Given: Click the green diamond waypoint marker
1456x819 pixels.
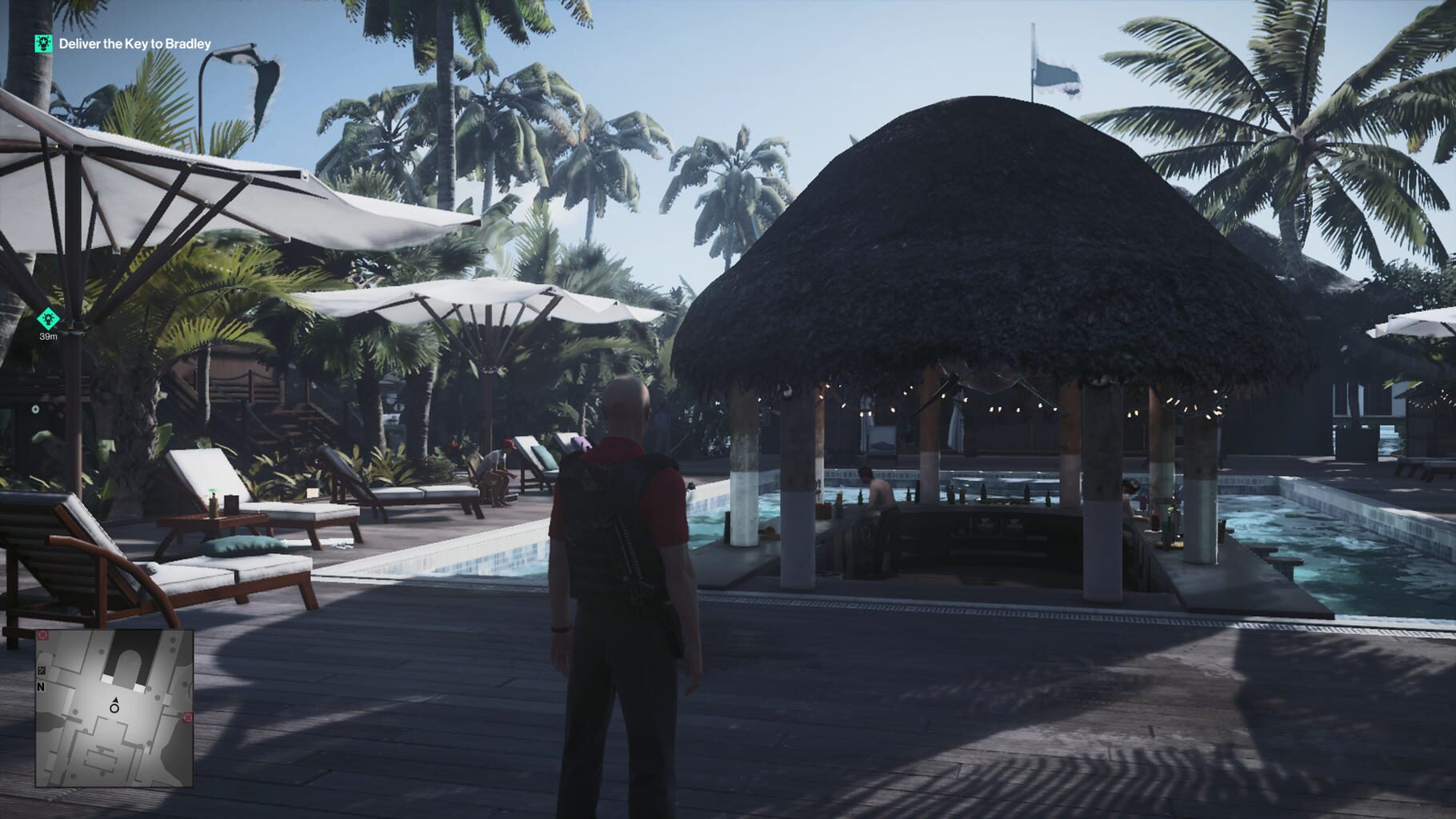Looking at the screenshot, I should tap(48, 318).
